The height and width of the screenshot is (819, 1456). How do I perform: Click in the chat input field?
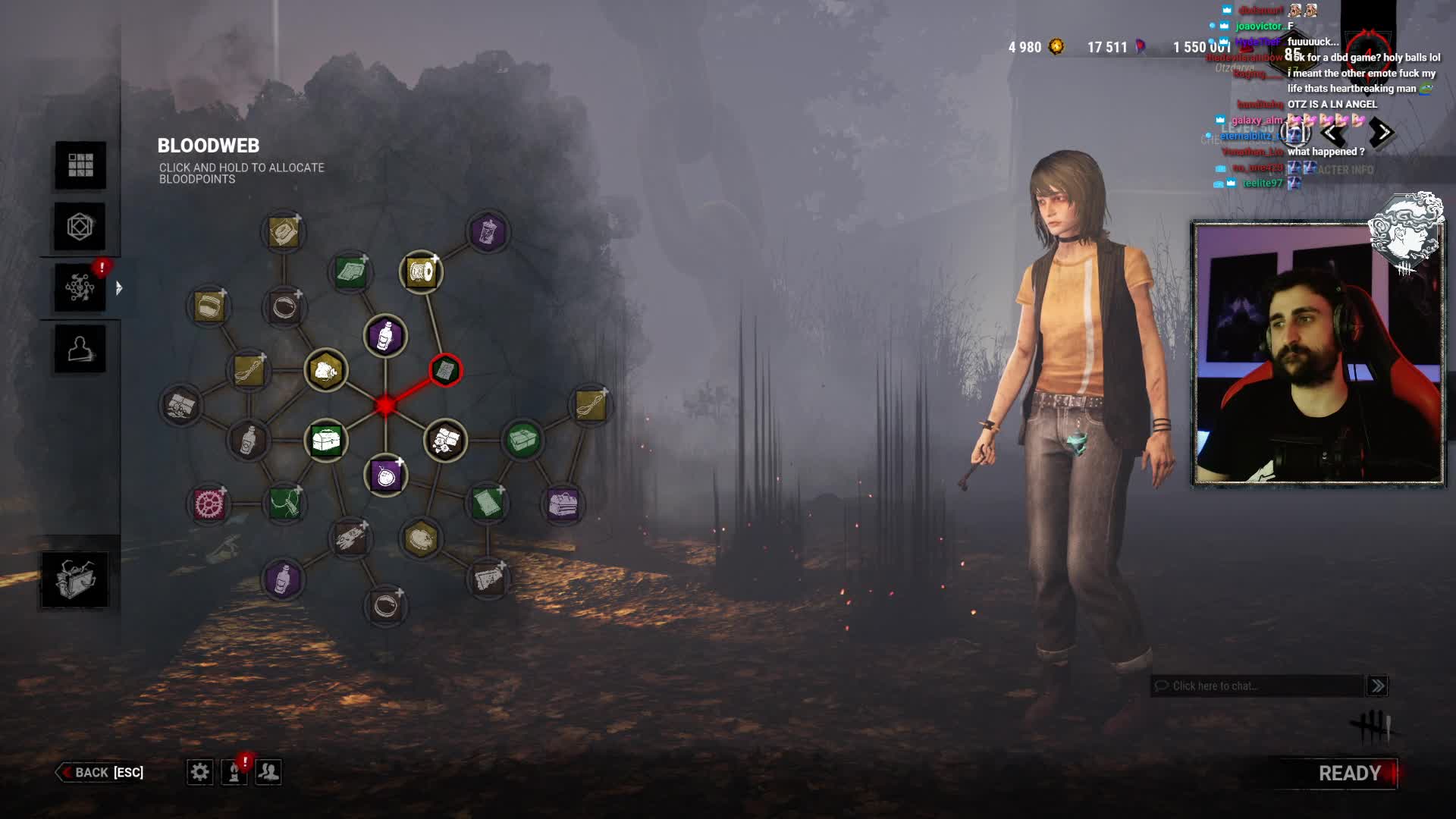(x=1259, y=686)
